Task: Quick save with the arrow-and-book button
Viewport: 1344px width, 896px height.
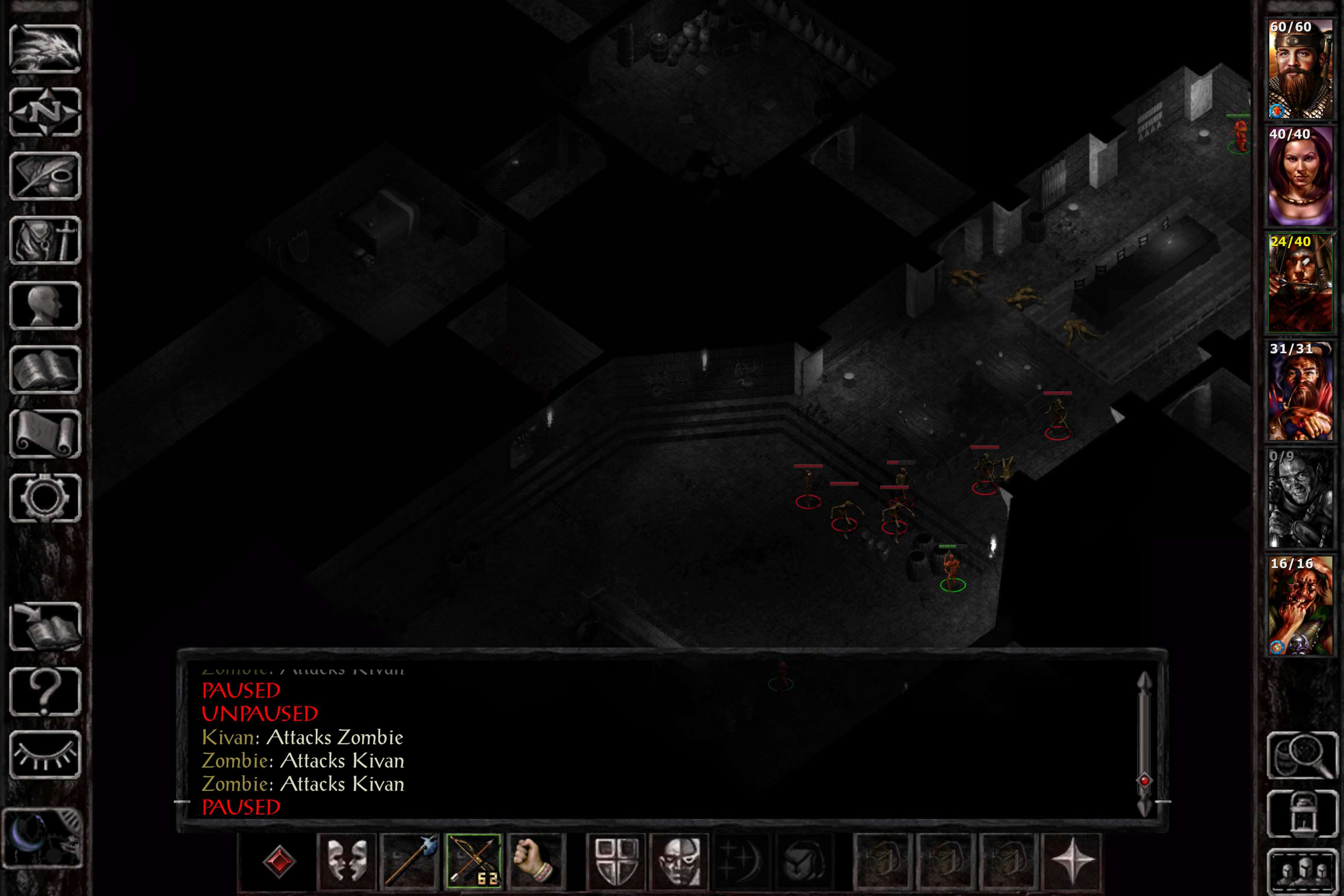Action: (x=45, y=626)
